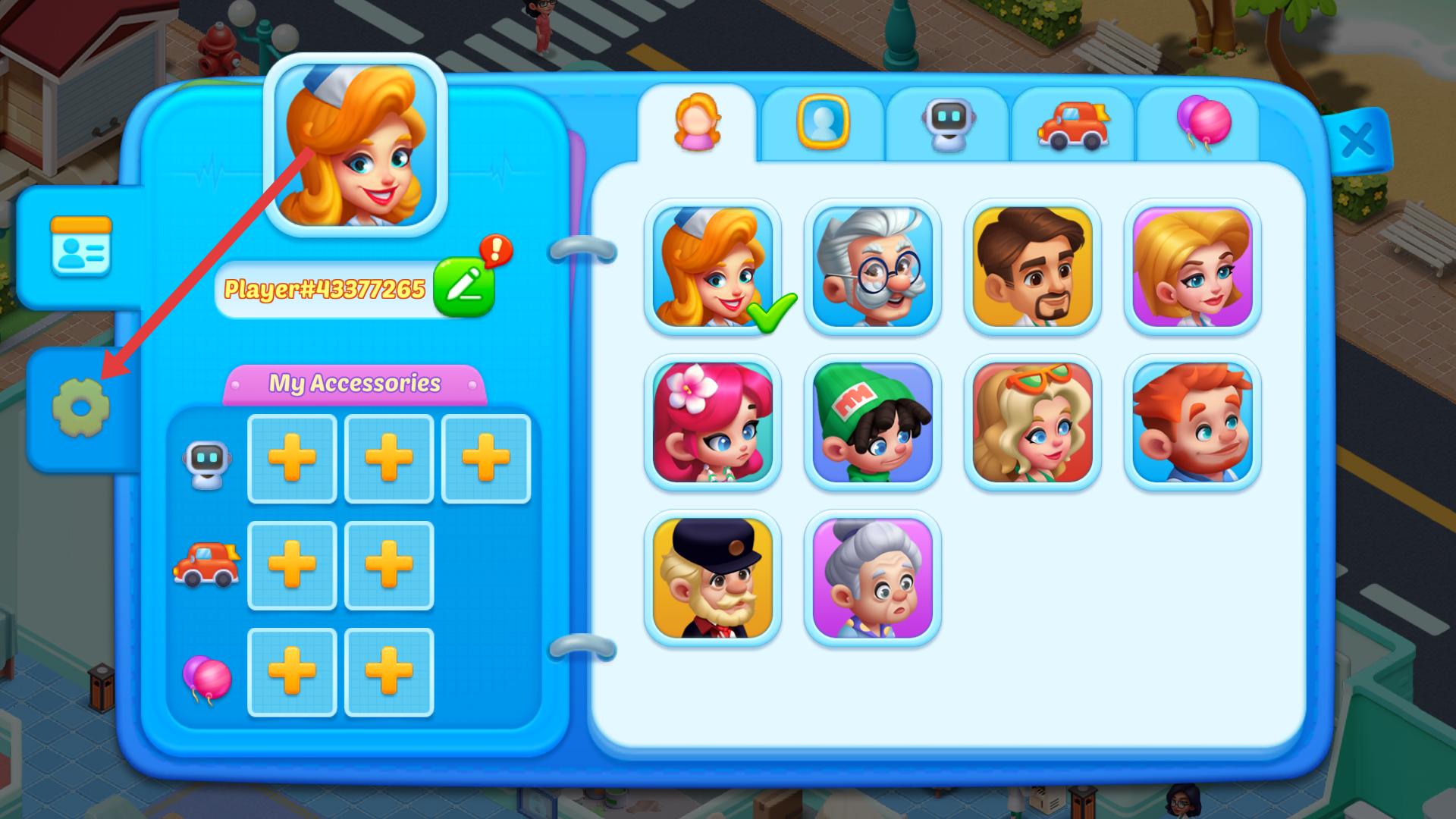
Task: Close the profile window
Action: point(1357,140)
